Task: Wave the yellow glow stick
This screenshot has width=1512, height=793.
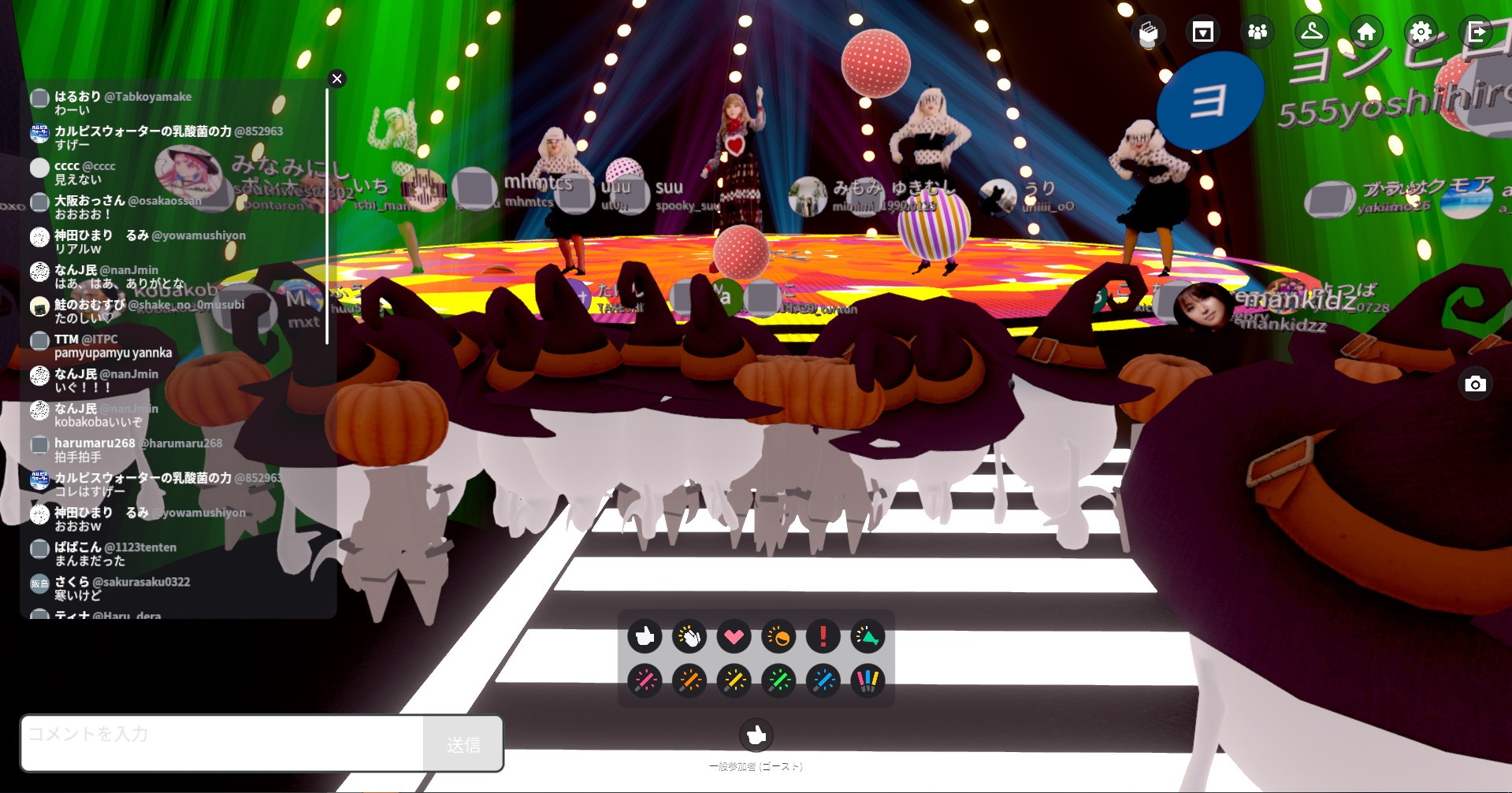Action: (x=734, y=680)
